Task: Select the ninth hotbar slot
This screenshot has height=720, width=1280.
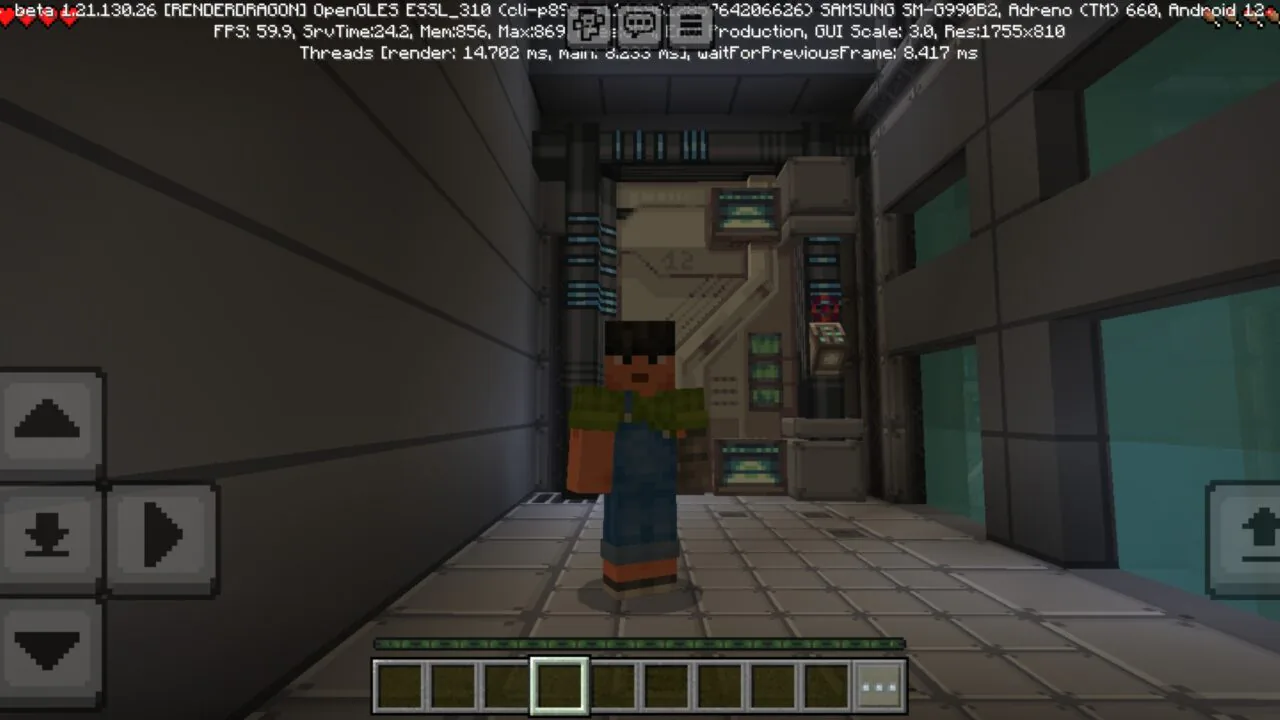Action: 826,684
